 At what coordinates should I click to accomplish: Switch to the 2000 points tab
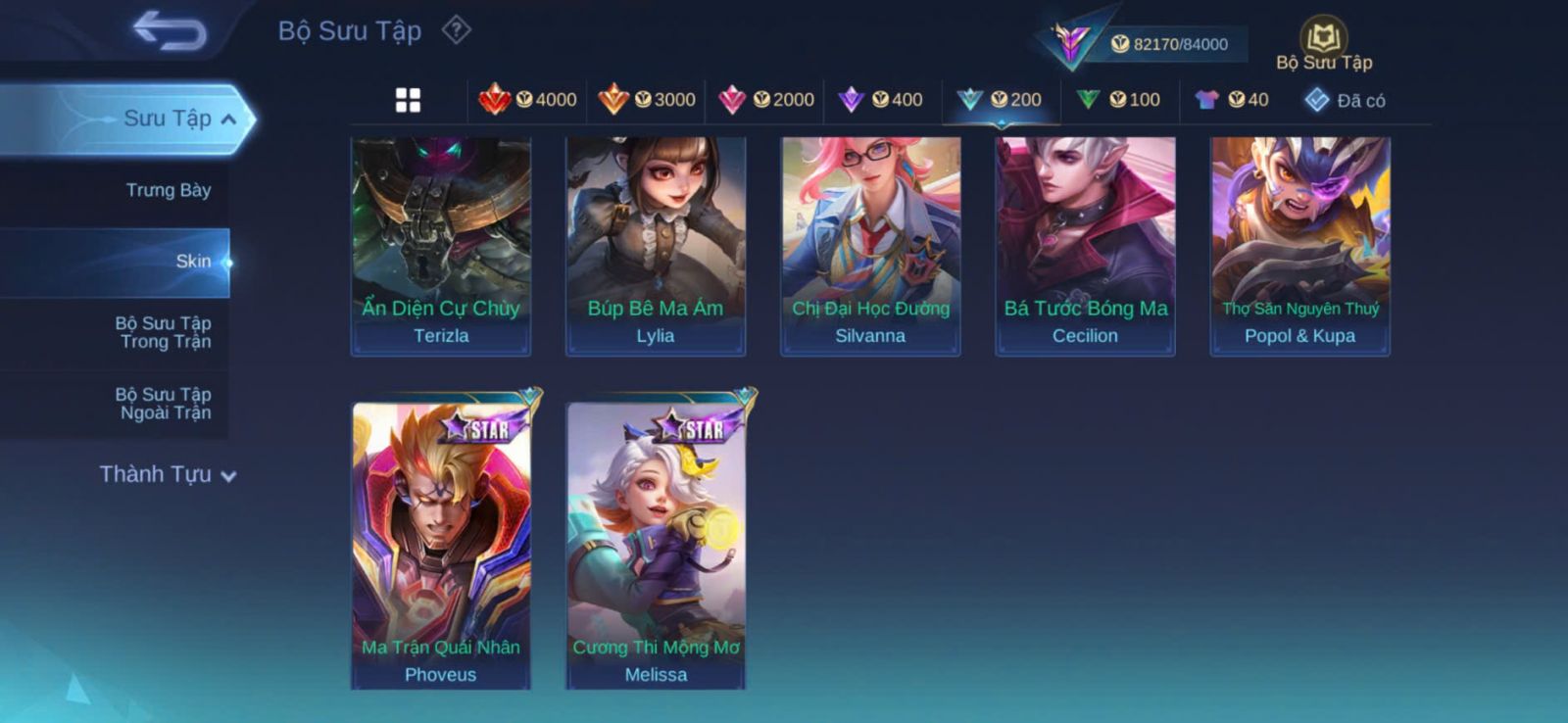click(766, 100)
